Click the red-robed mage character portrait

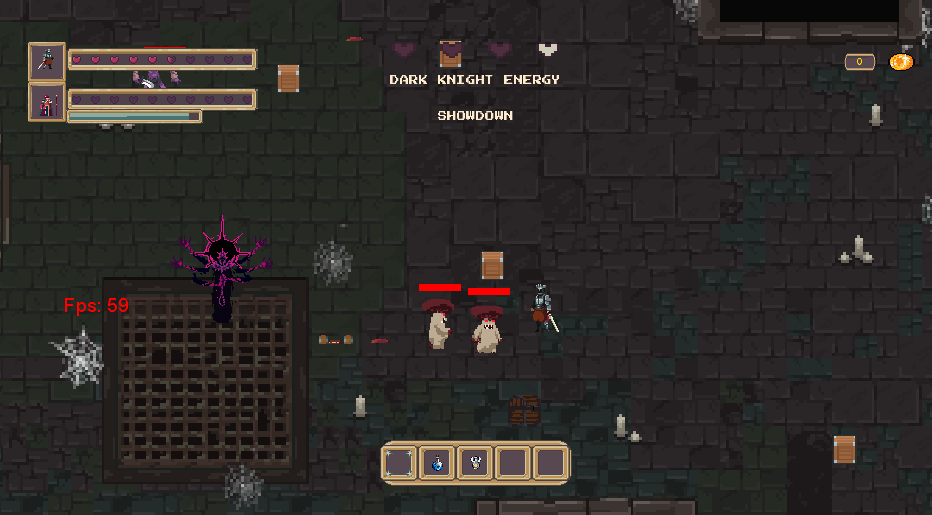pos(47,102)
